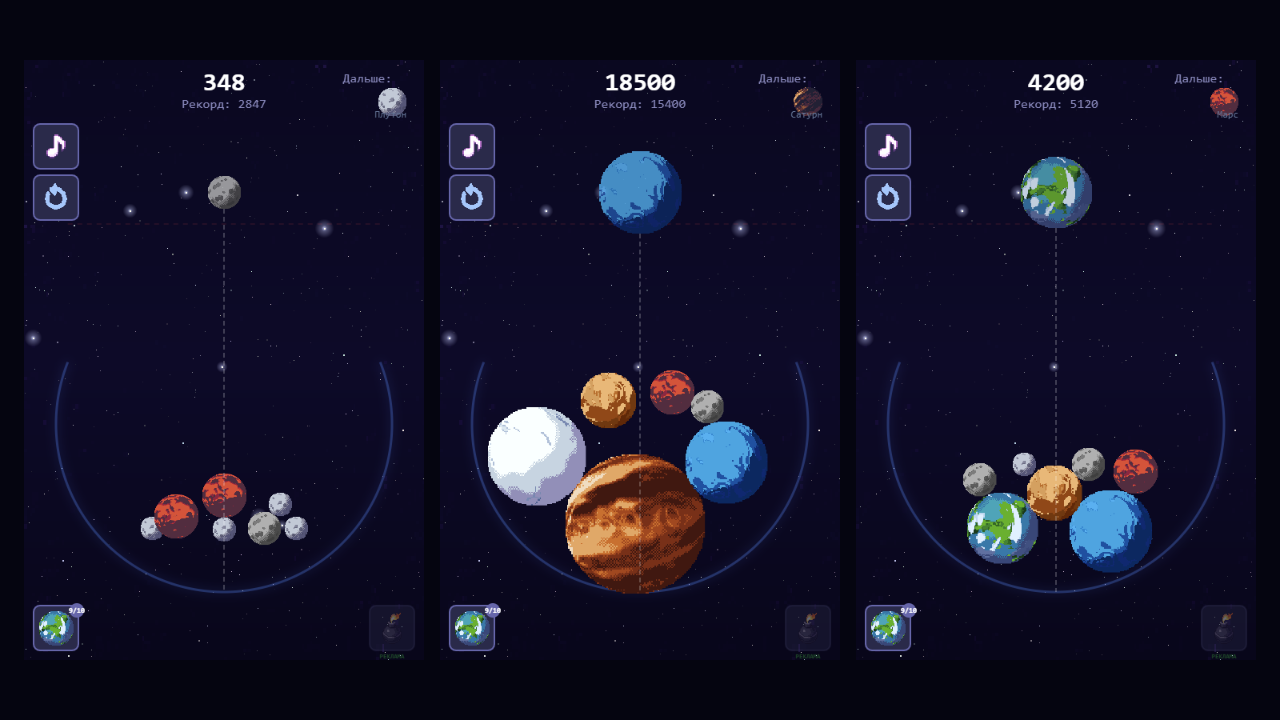Viewport: 1280px width, 720px height.
Task: Click the restart flame icon in the left panel
Action: tap(55, 197)
